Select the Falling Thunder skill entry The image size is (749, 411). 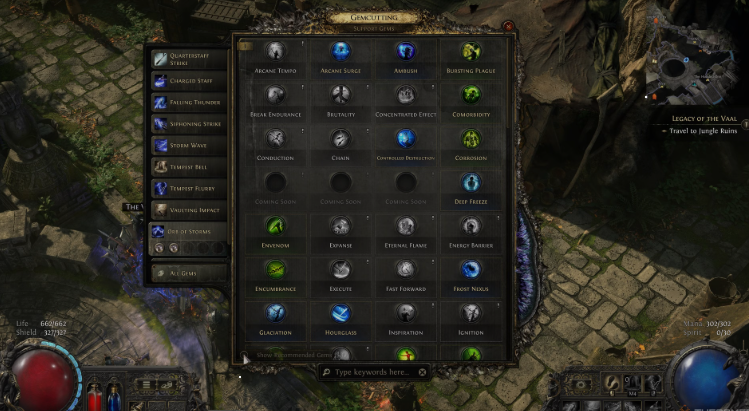(x=187, y=102)
